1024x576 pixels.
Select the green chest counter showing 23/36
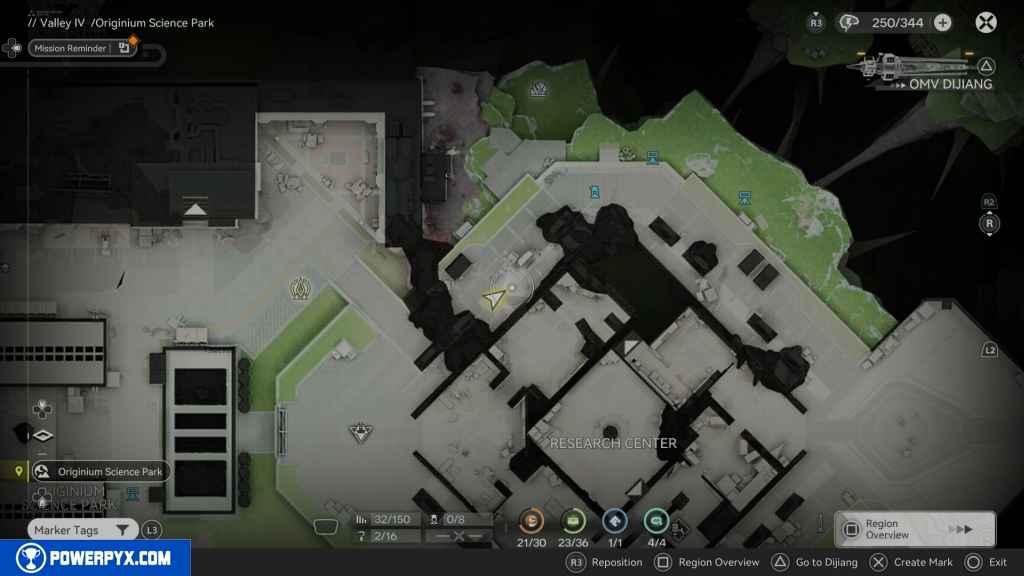click(x=573, y=520)
